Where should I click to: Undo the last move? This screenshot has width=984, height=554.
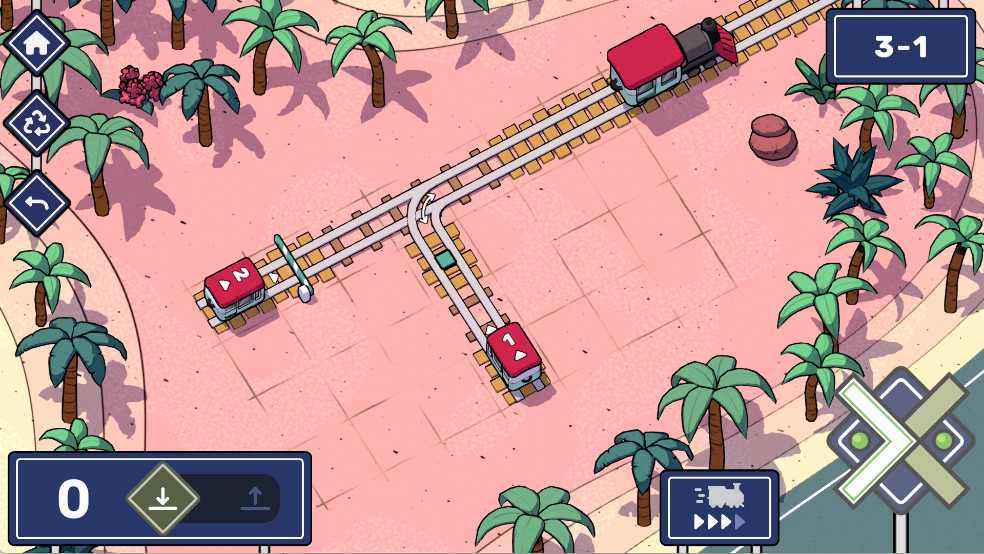click(x=37, y=204)
